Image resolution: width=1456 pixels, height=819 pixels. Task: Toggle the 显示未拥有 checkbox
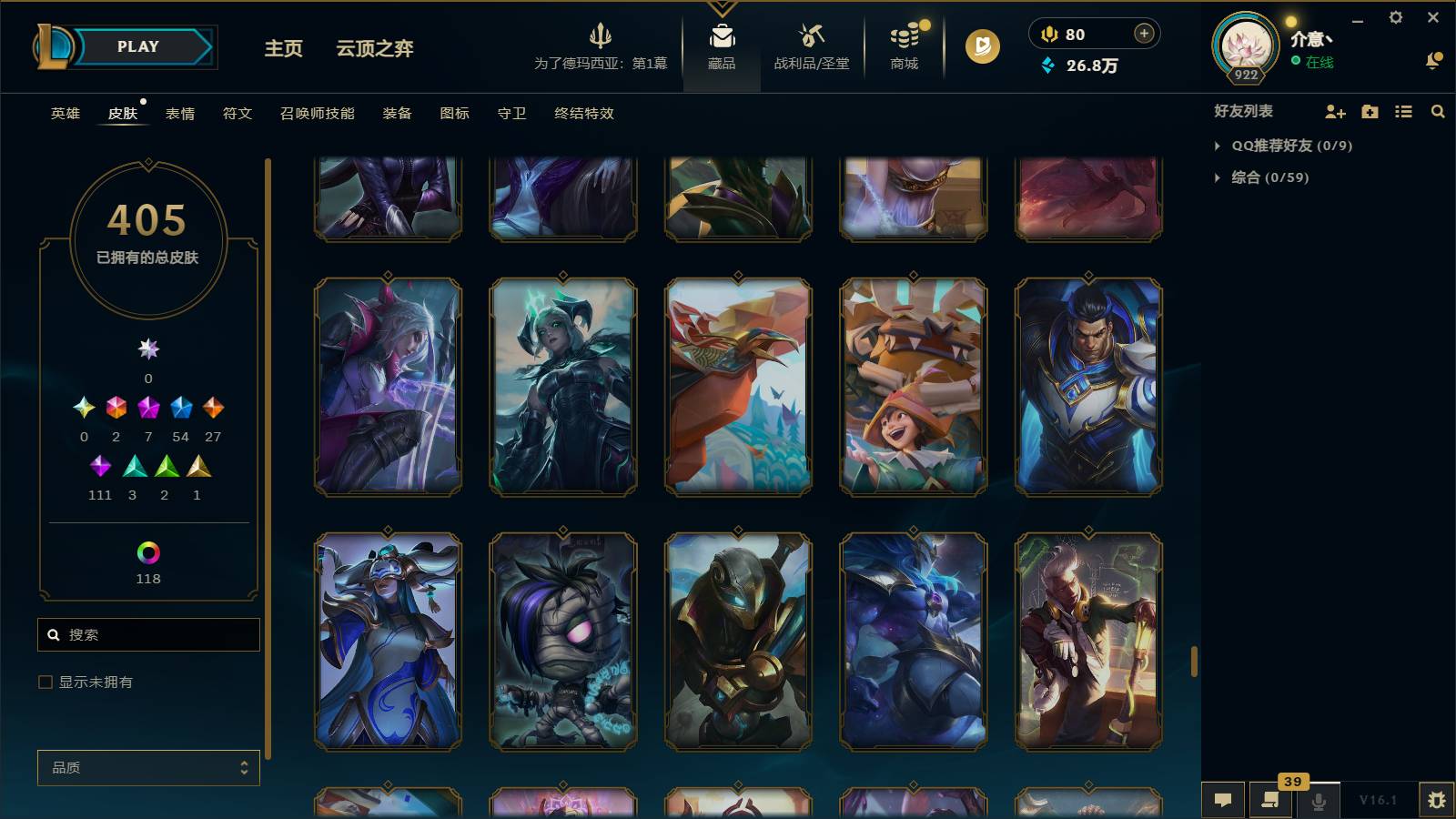(x=44, y=681)
